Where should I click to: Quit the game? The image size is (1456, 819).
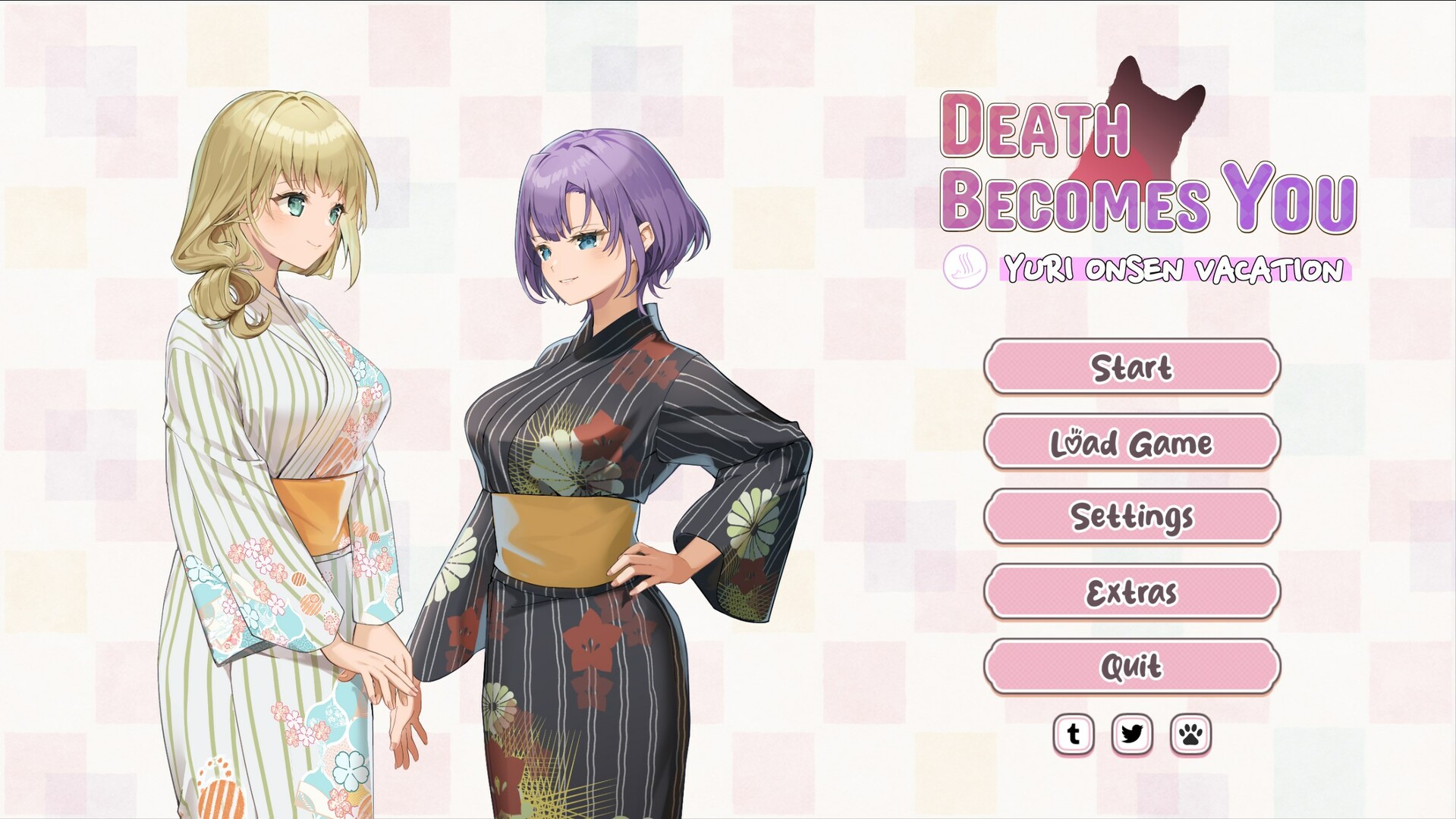1131,666
